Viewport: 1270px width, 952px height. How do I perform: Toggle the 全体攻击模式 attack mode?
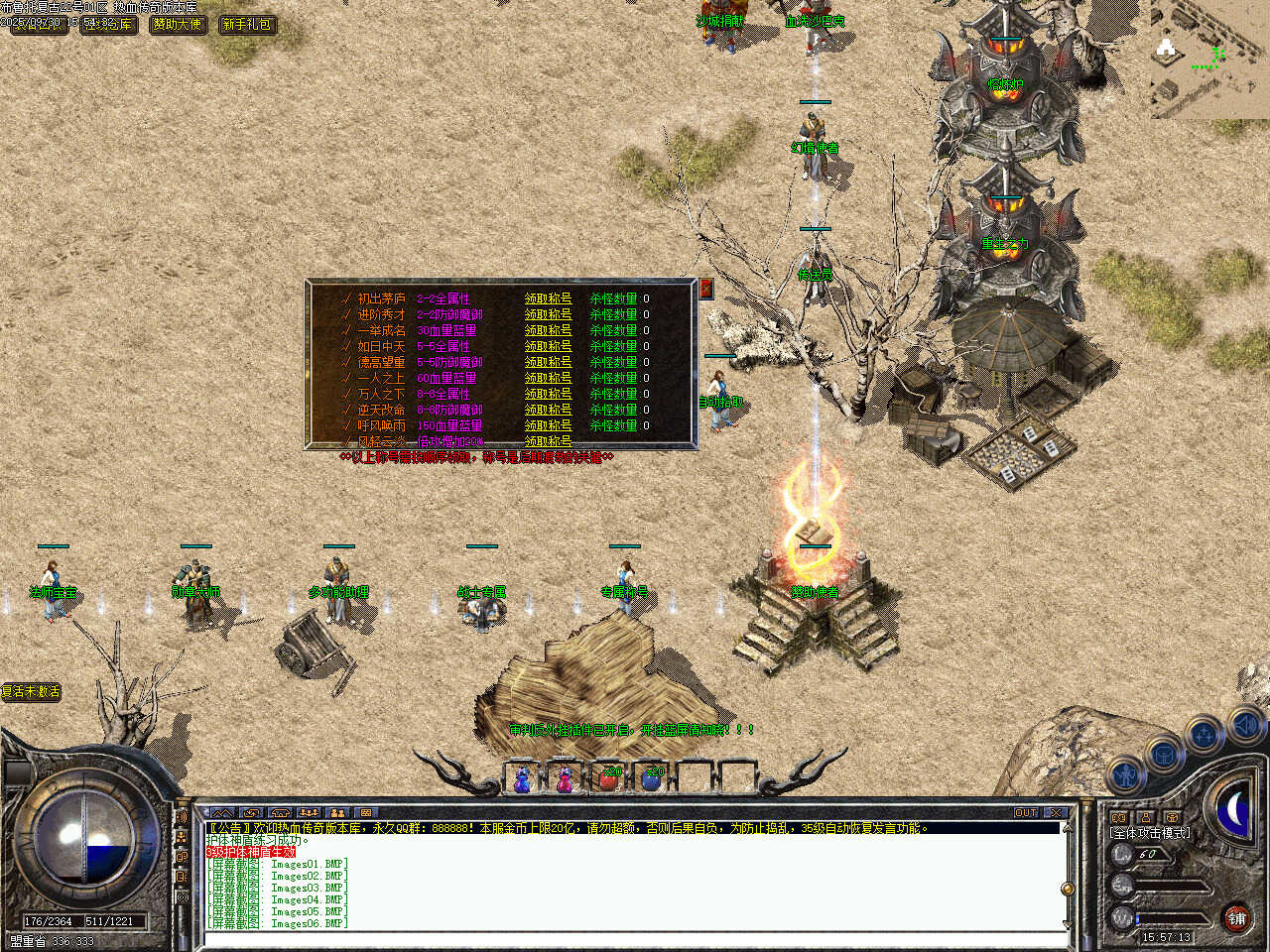(1150, 833)
